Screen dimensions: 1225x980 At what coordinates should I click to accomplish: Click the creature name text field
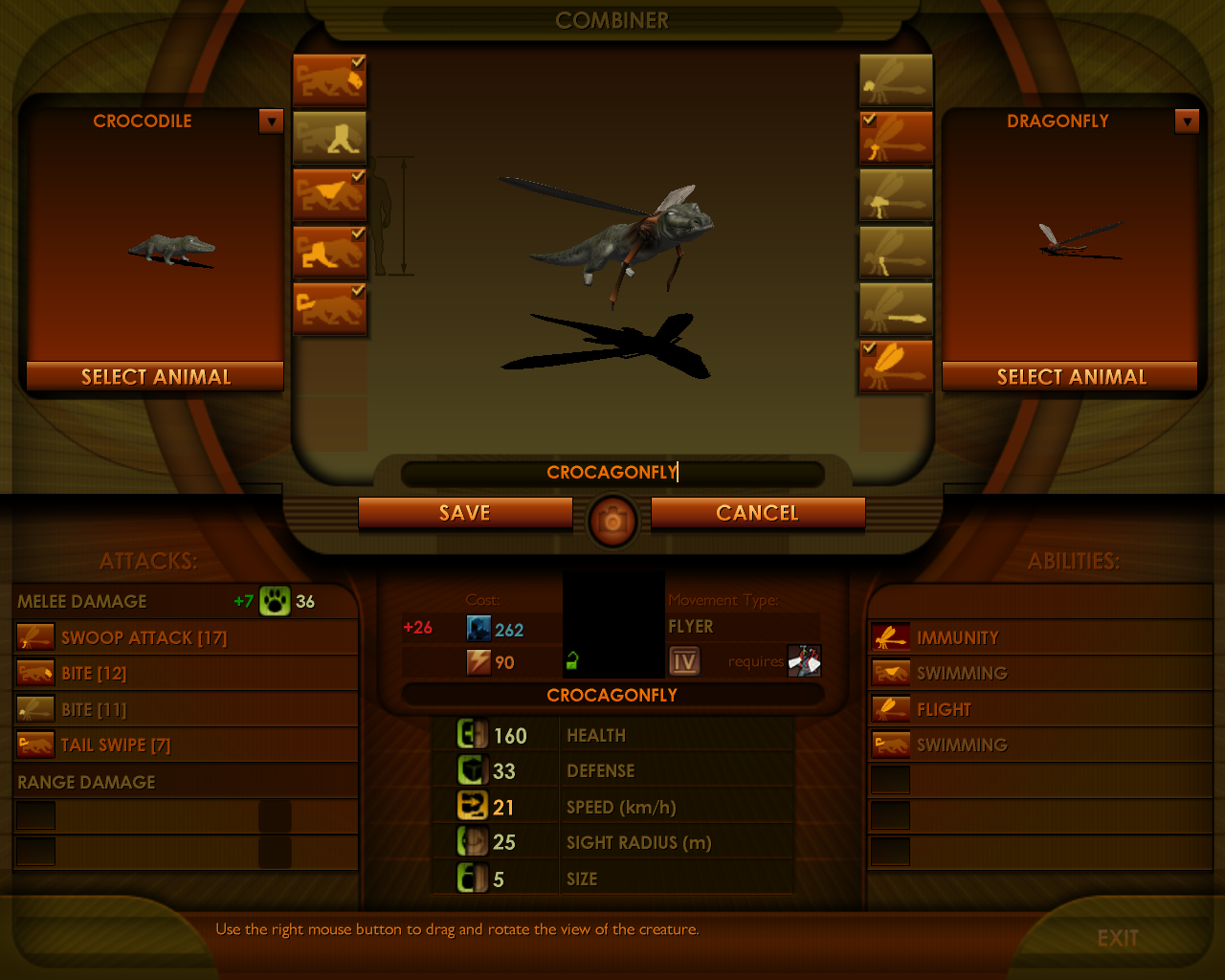click(612, 473)
